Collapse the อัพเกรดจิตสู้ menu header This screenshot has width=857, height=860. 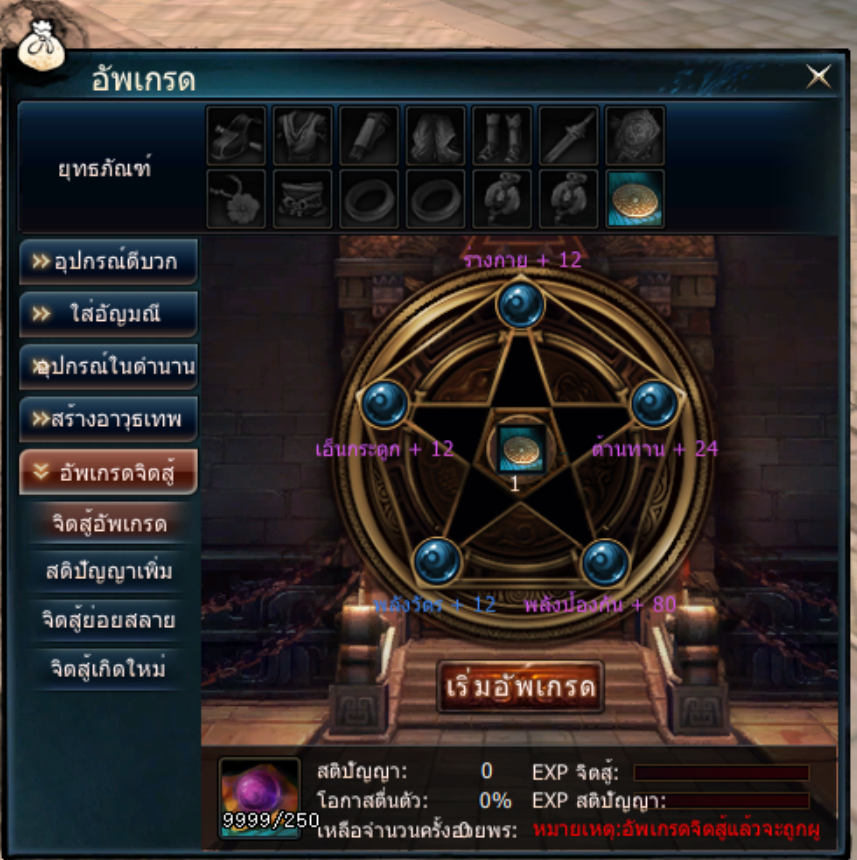click(x=108, y=472)
